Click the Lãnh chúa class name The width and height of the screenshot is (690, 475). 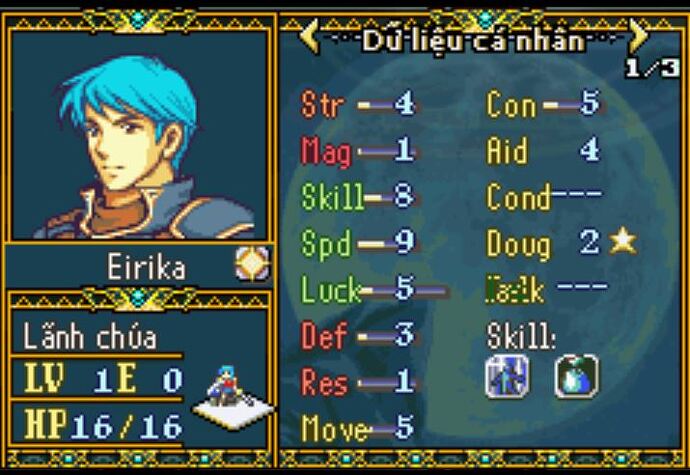90,336
